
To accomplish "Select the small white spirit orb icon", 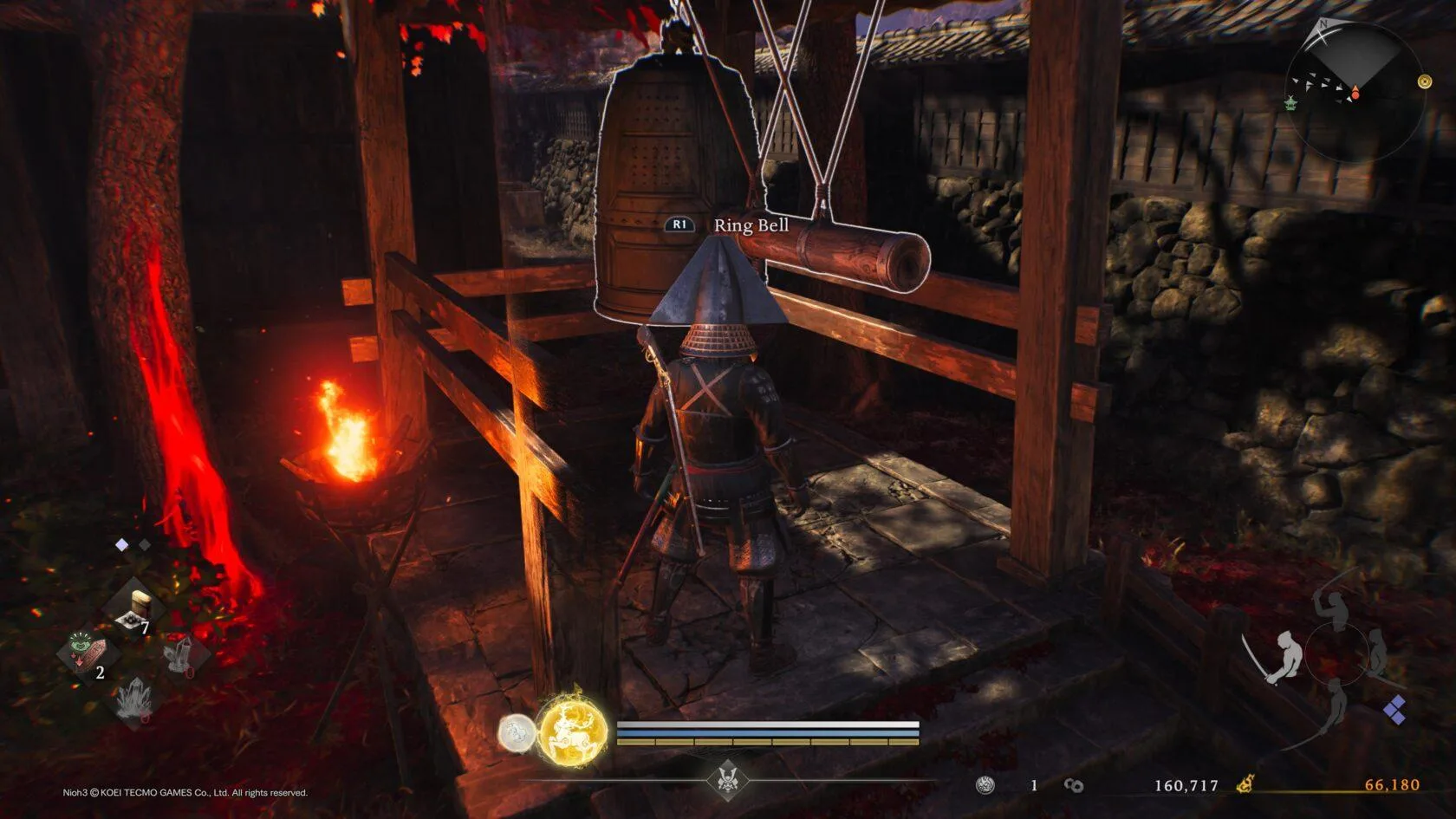I will point(517,733).
